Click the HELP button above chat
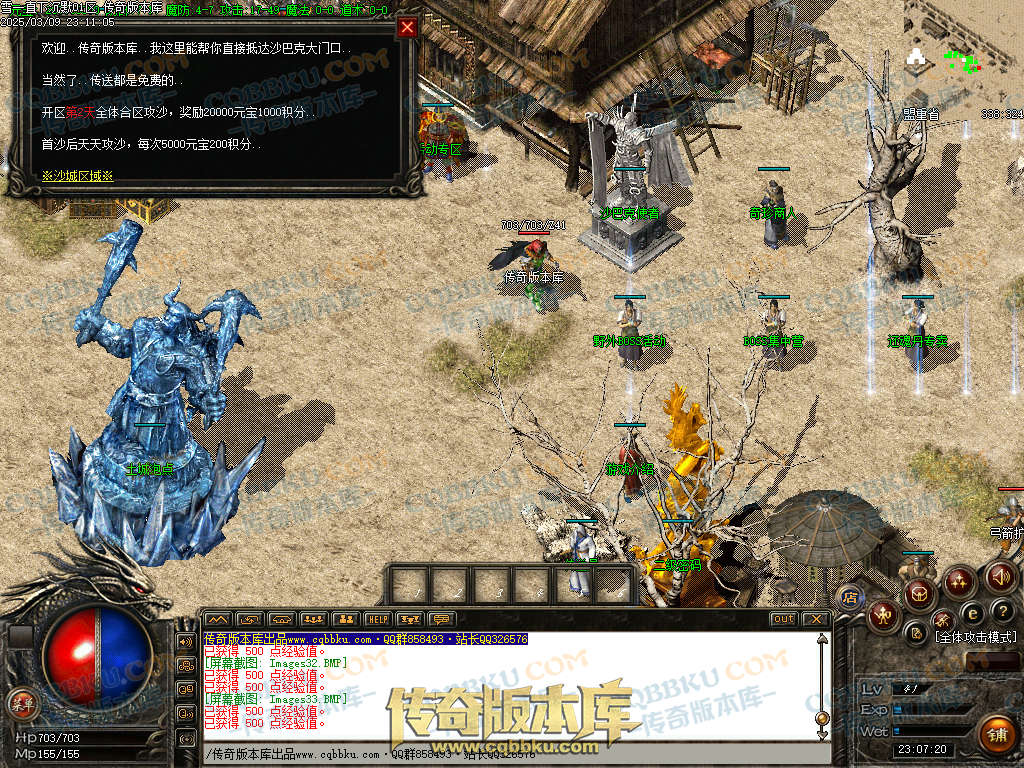This screenshot has height=768, width=1024. (x=377, y=619)
